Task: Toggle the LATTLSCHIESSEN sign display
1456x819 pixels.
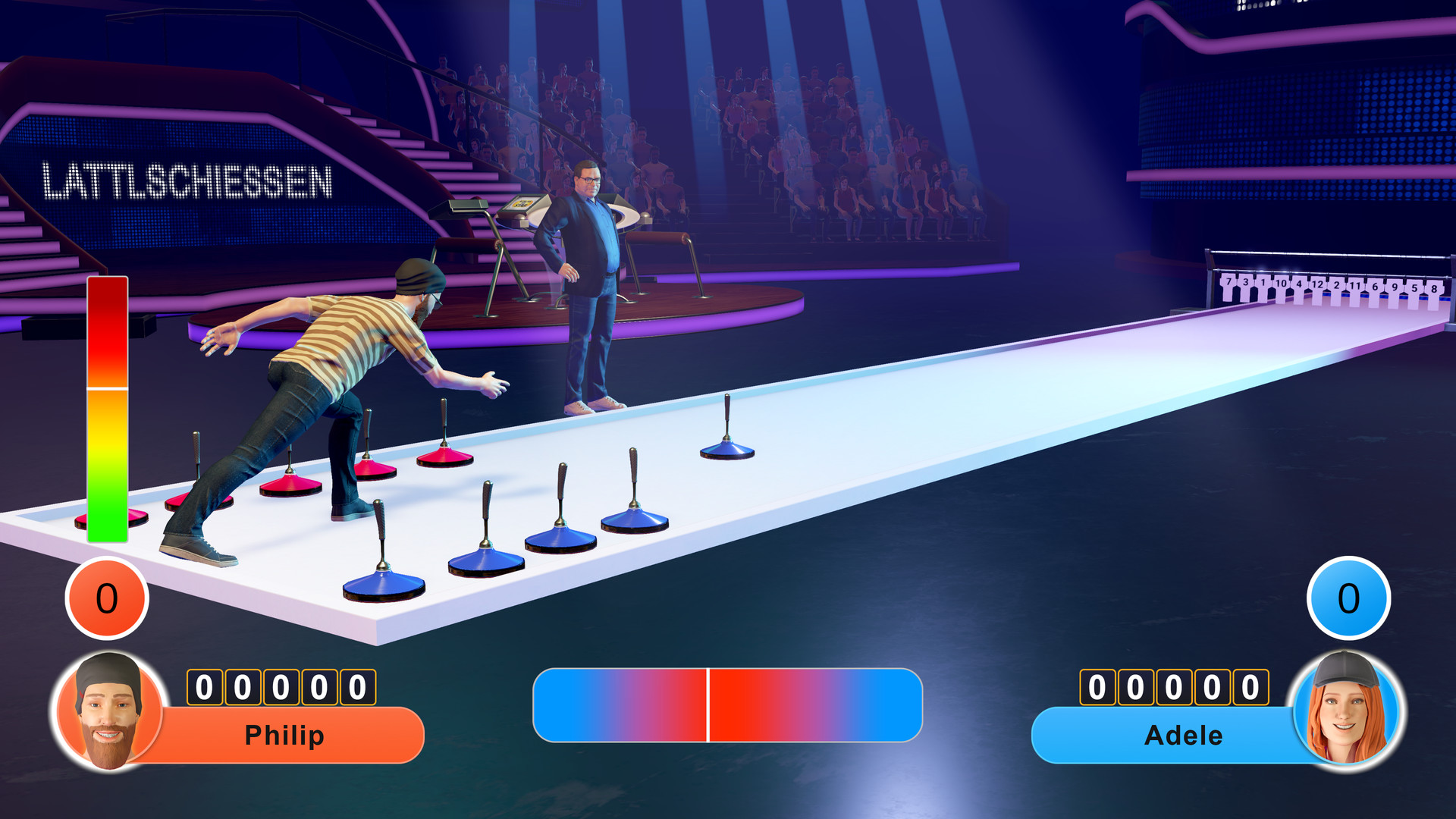Action: point(188,178)
